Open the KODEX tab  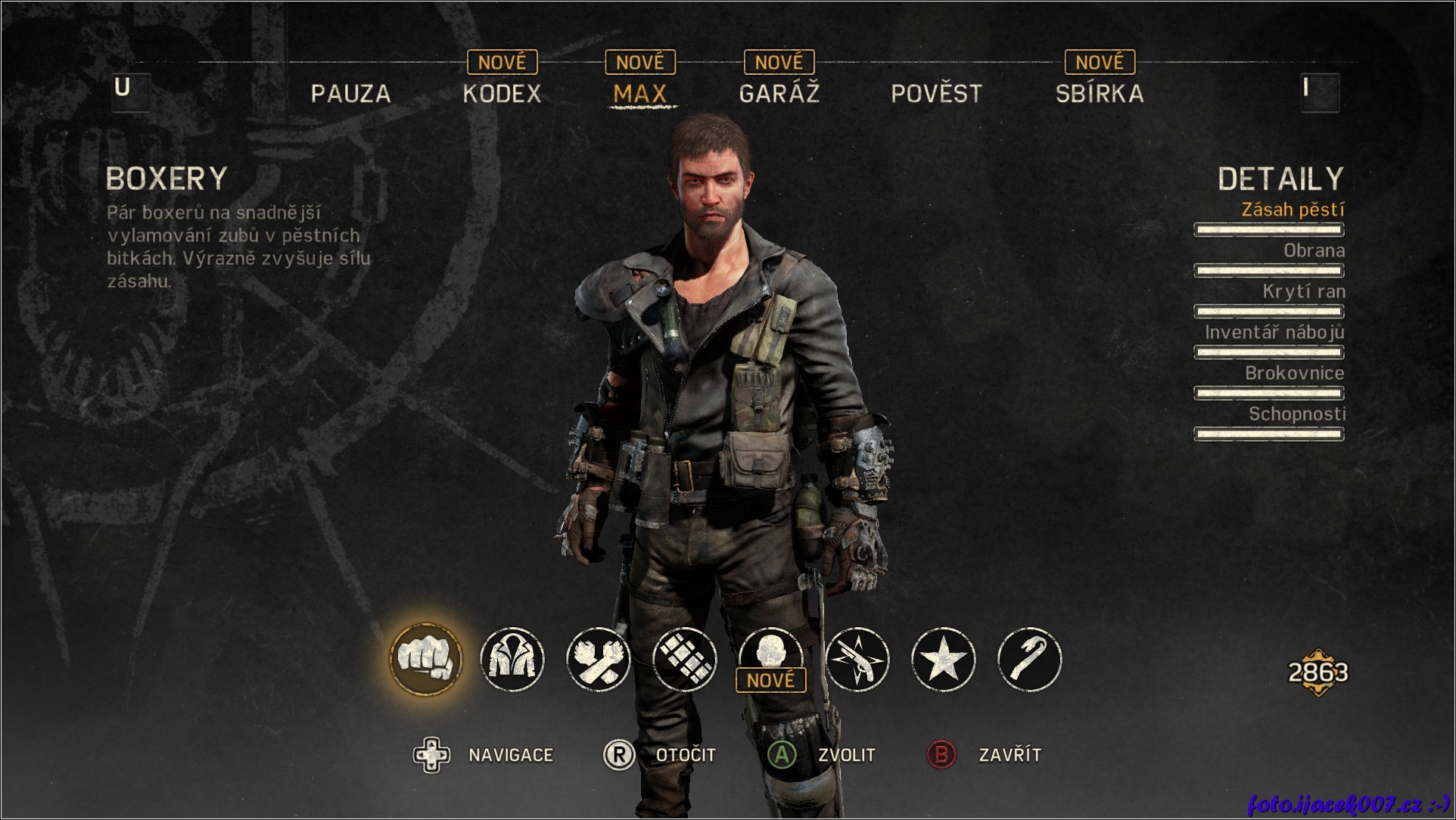click(x=502, y=94)
